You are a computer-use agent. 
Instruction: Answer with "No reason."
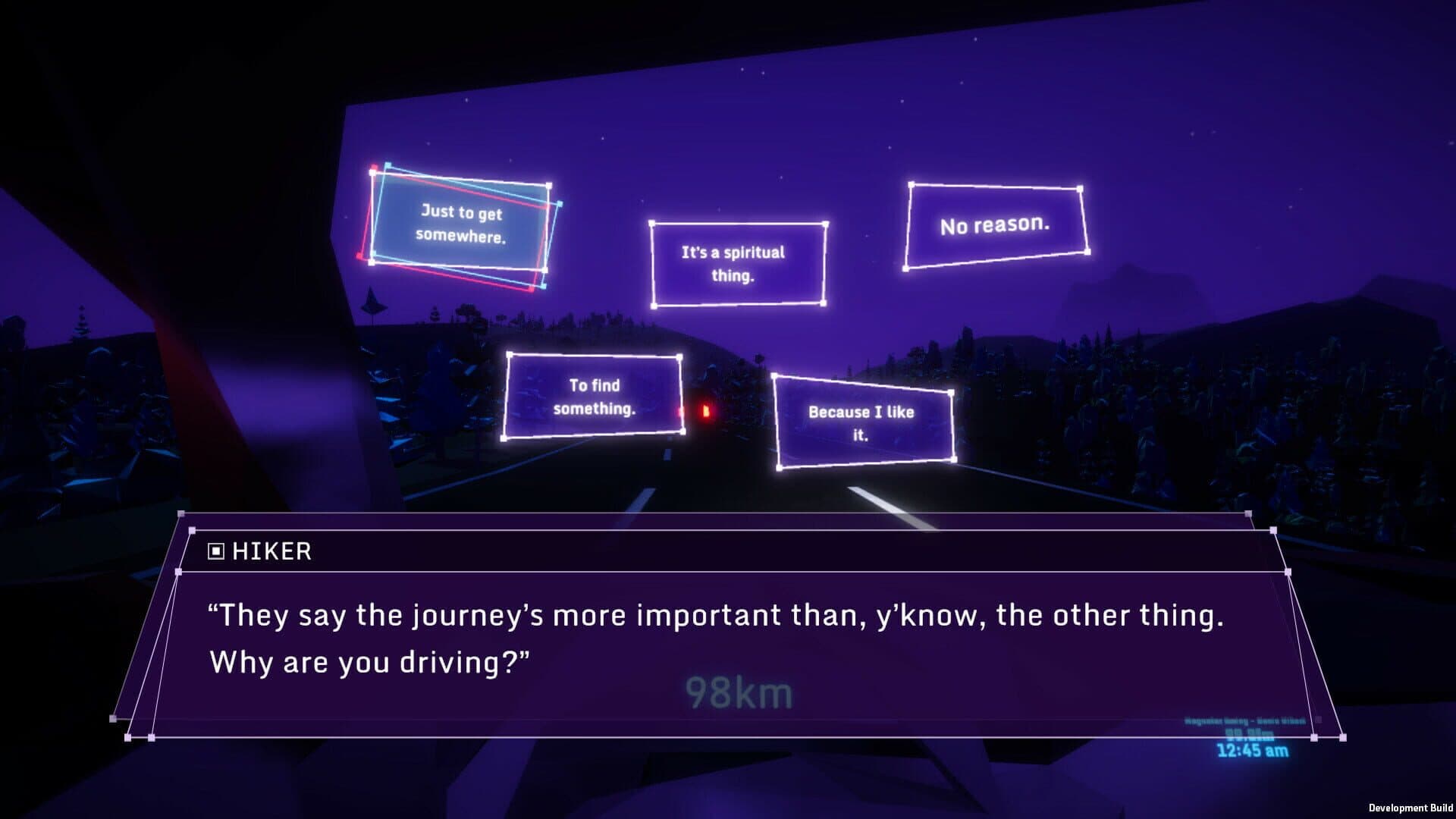[995, 225]
